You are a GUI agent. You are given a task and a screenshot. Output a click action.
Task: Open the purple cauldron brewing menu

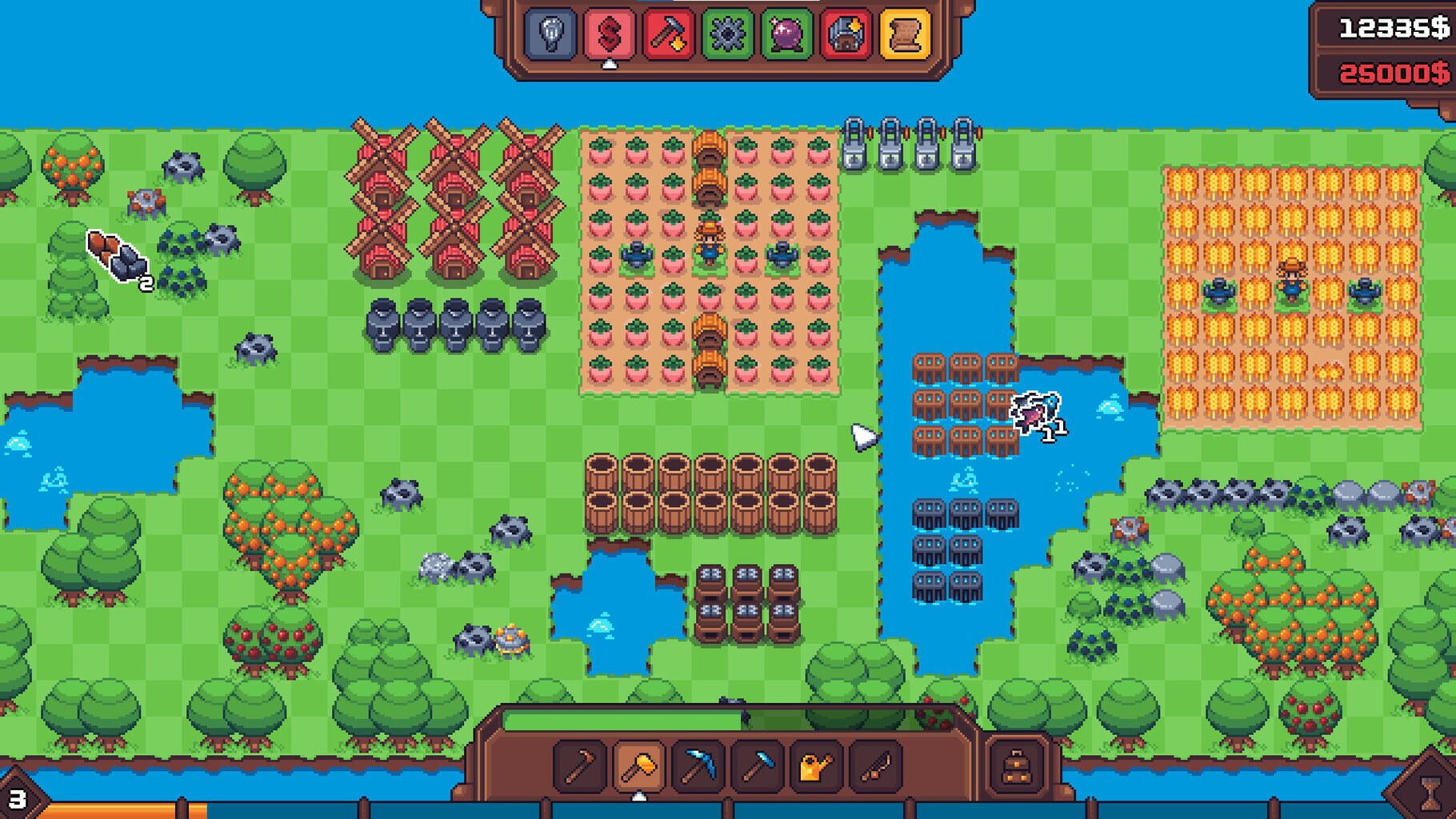788,34
